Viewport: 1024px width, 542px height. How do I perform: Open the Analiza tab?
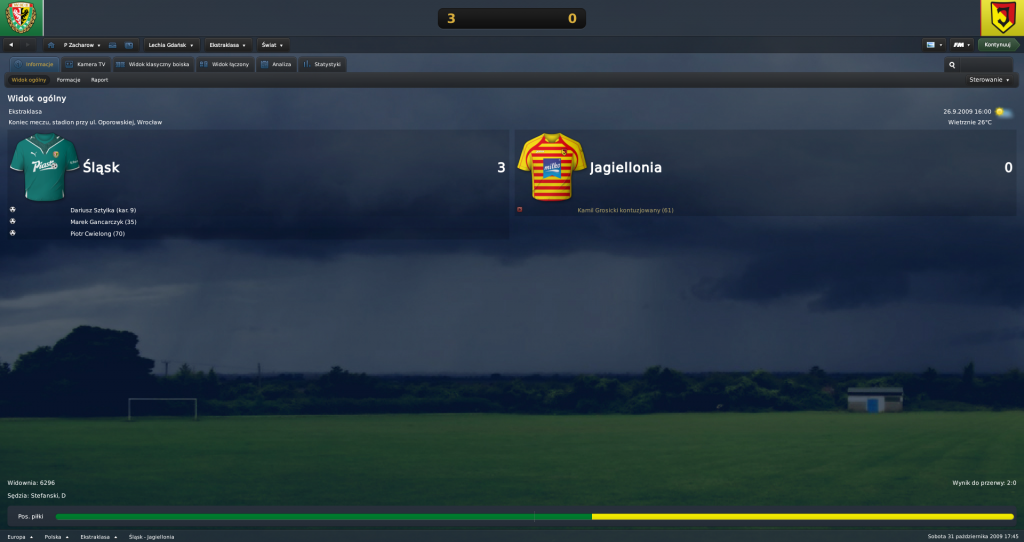click(276, 64)
